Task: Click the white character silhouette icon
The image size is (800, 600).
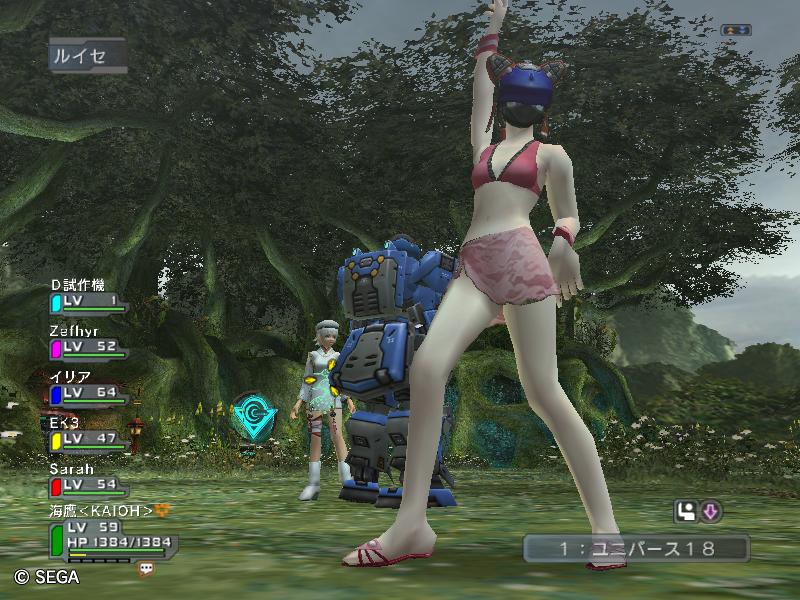Action: click(686, 512)
